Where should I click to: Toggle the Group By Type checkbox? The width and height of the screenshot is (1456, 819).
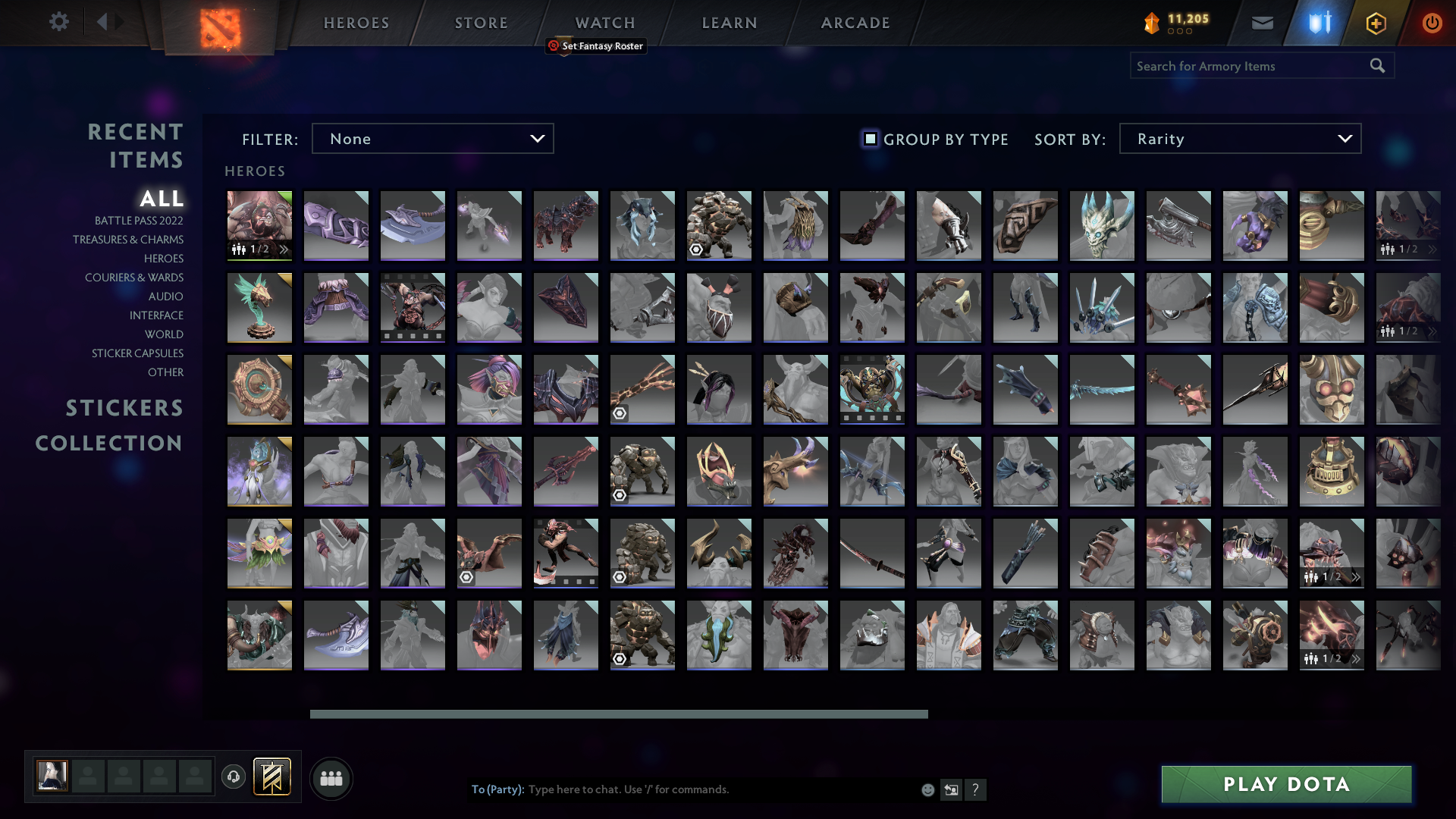(x=870, y=139)
